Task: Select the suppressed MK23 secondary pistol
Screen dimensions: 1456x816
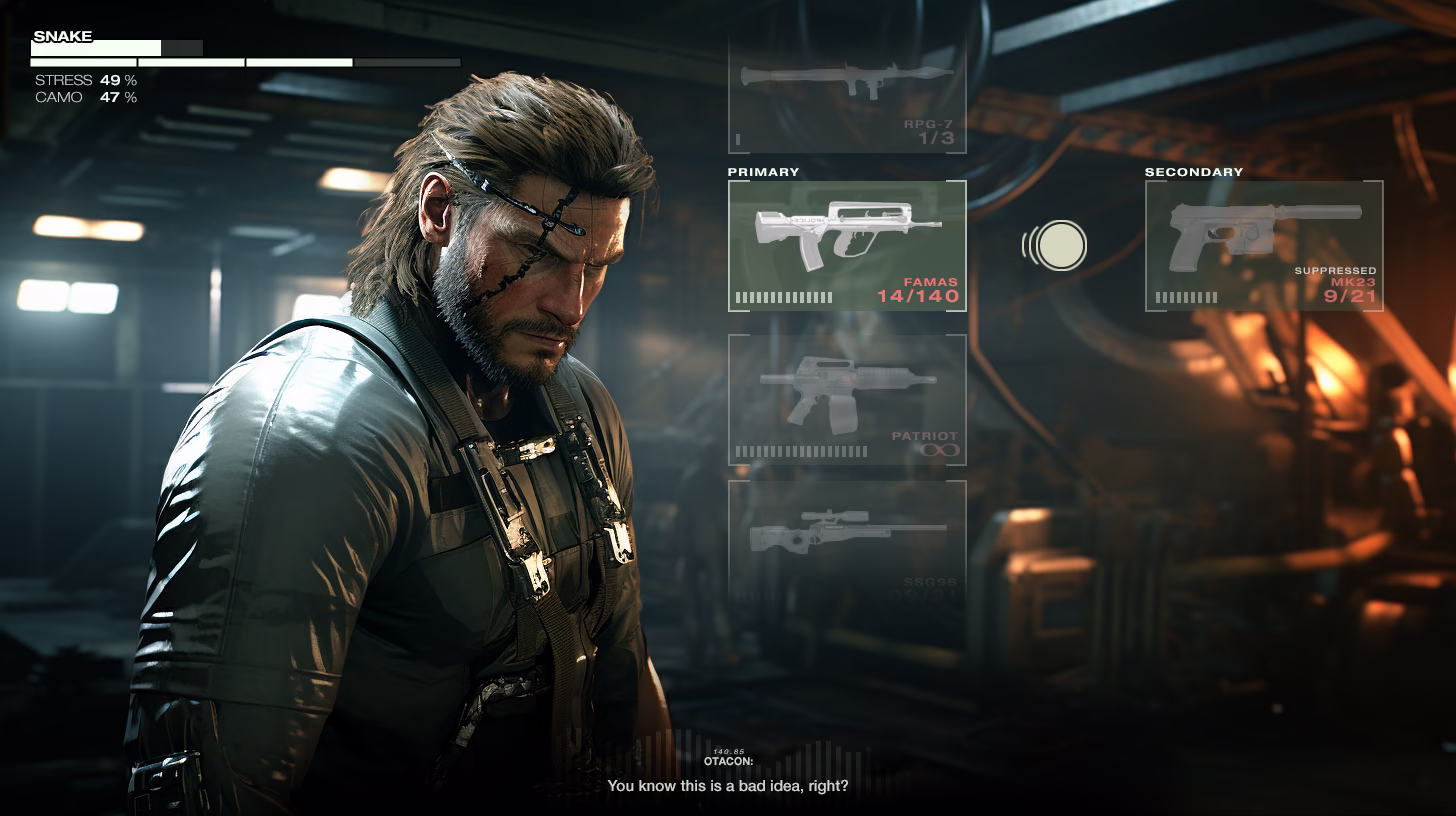Action: pos(1264,246)
